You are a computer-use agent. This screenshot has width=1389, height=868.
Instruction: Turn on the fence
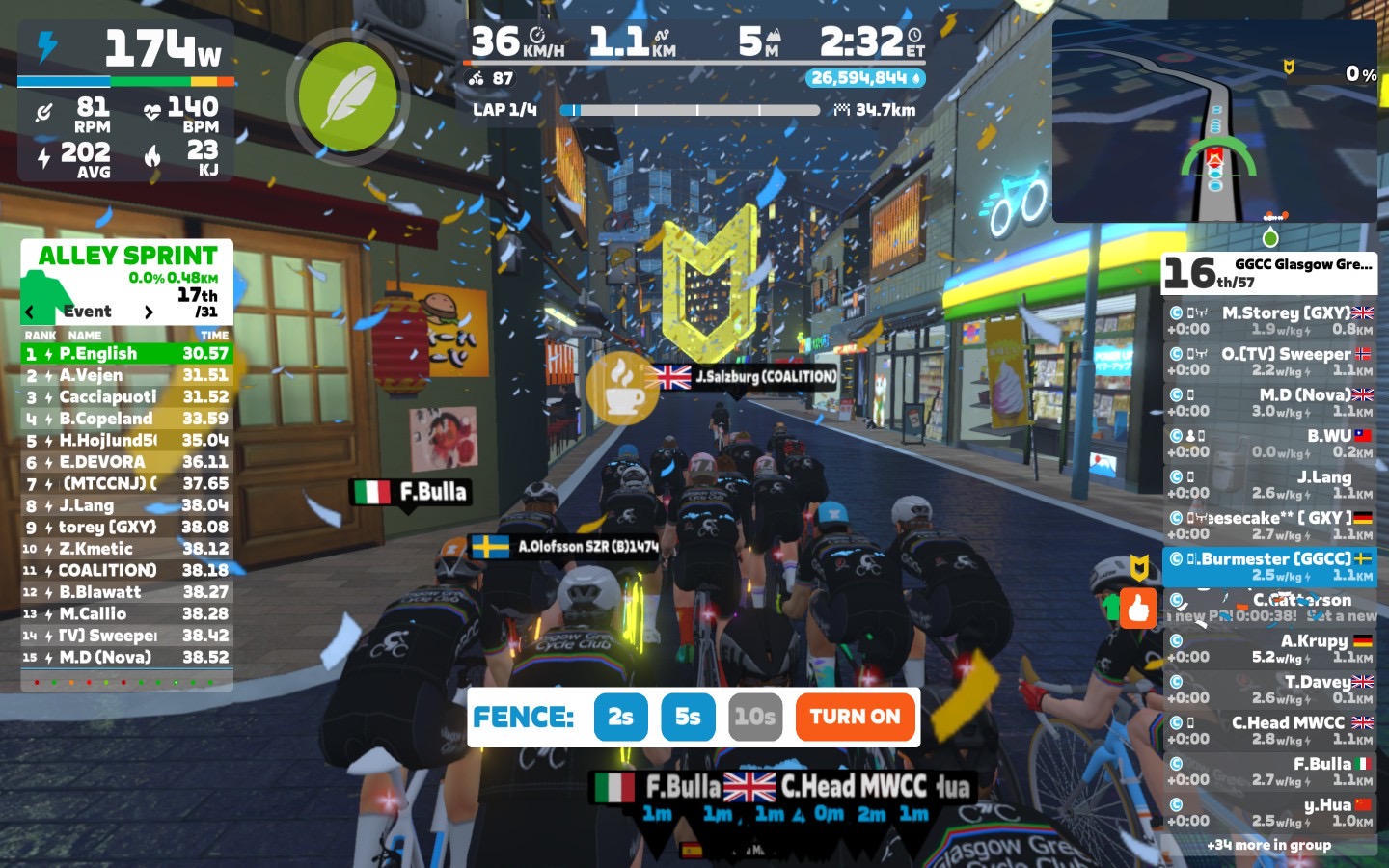point(855,717)
